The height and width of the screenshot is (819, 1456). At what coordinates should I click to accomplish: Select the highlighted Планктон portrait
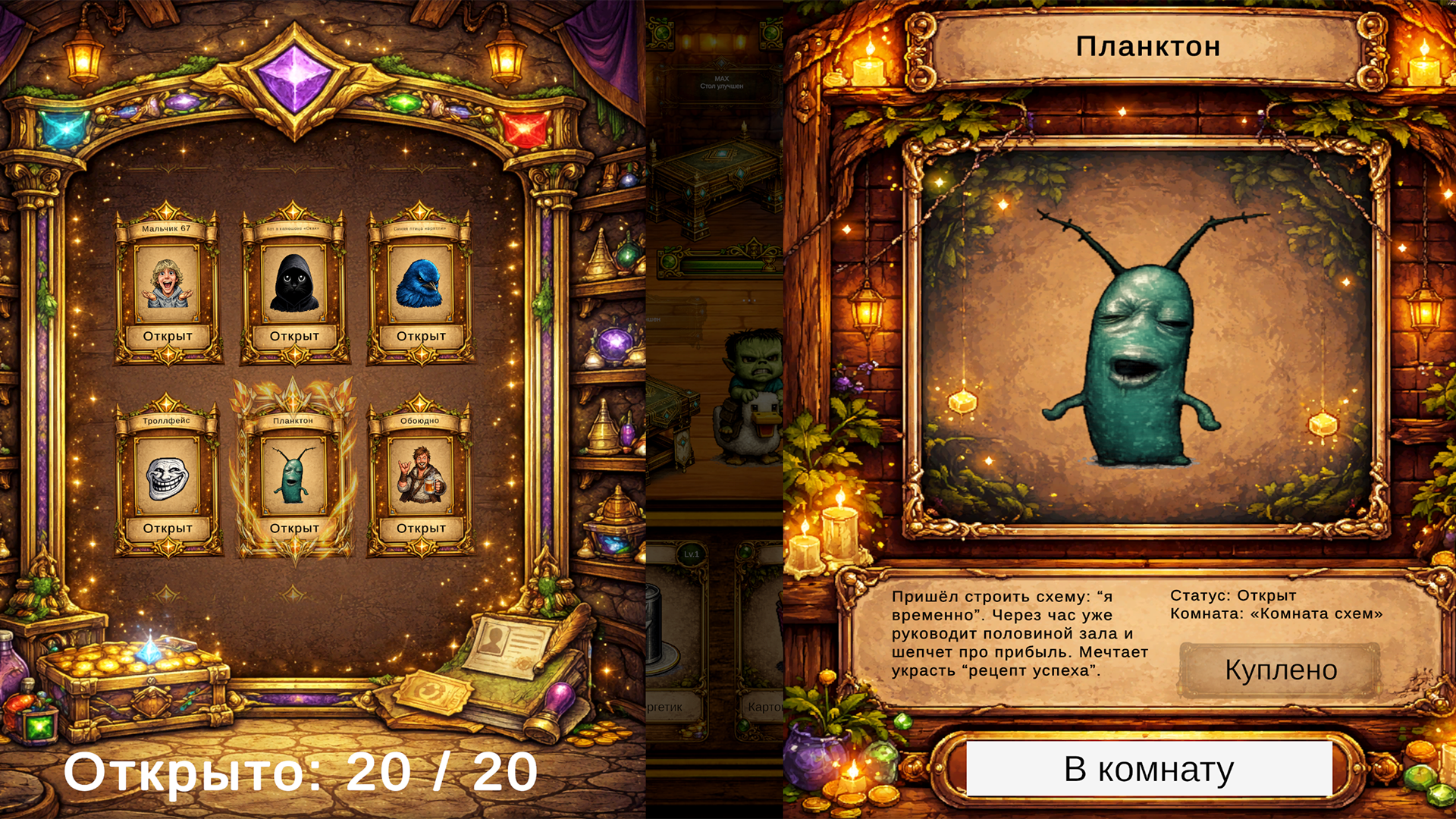[295, 476]
